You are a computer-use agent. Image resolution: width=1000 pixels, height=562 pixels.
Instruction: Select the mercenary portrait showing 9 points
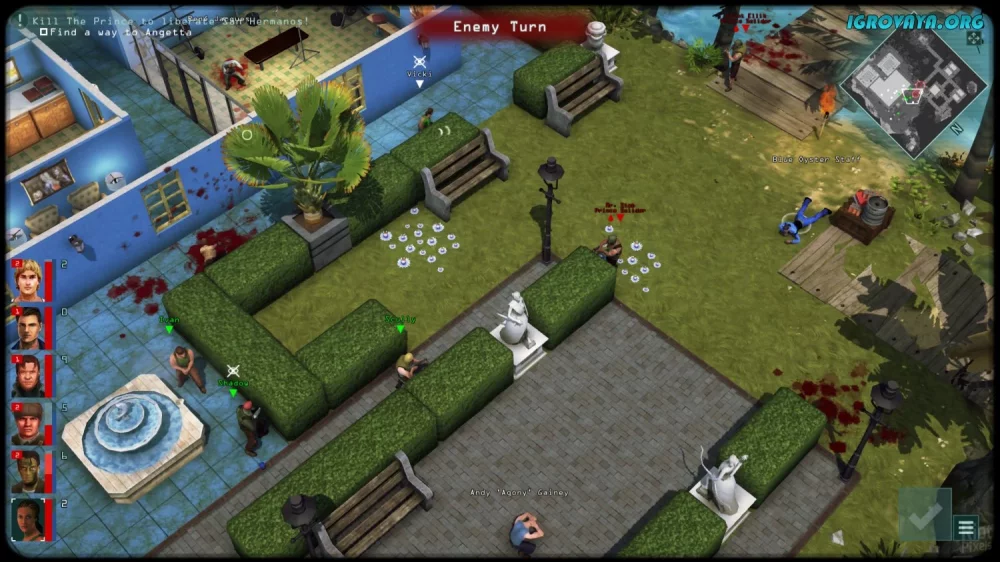(27, 376)
